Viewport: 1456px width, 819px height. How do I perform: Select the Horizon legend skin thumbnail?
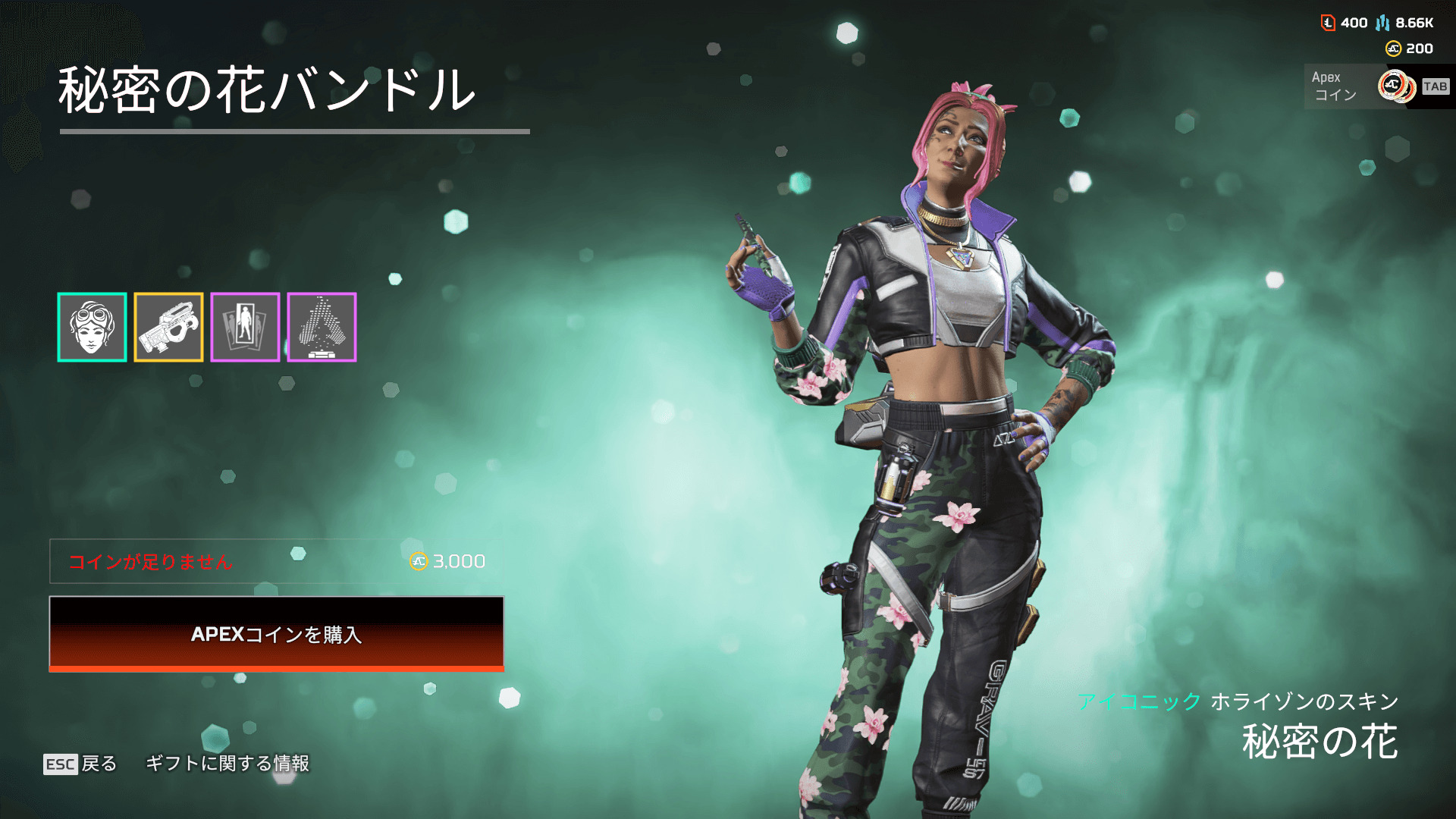click(x=92, y=327)
